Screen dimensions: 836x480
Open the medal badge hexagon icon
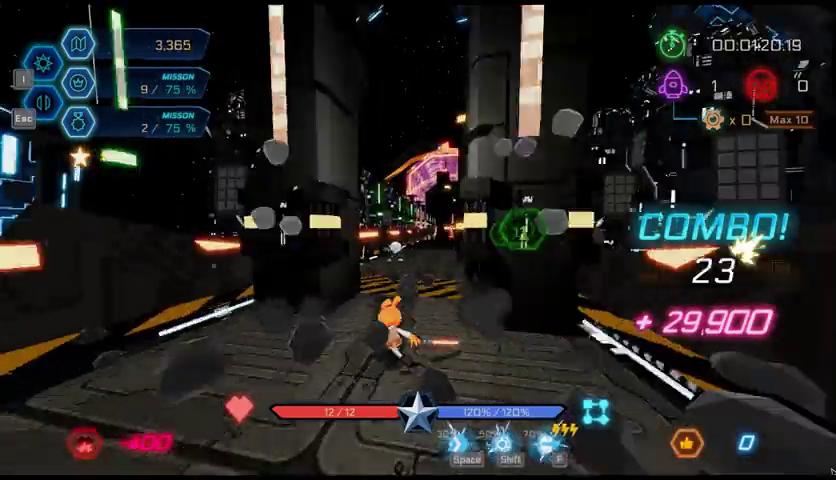(78, 122)
